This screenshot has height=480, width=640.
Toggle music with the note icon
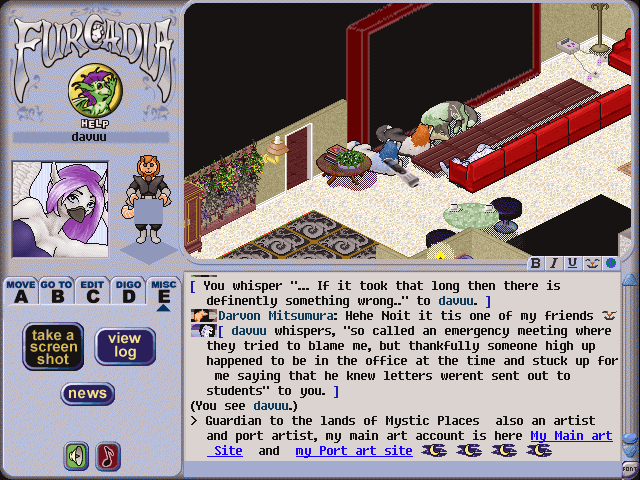point(106,456)
